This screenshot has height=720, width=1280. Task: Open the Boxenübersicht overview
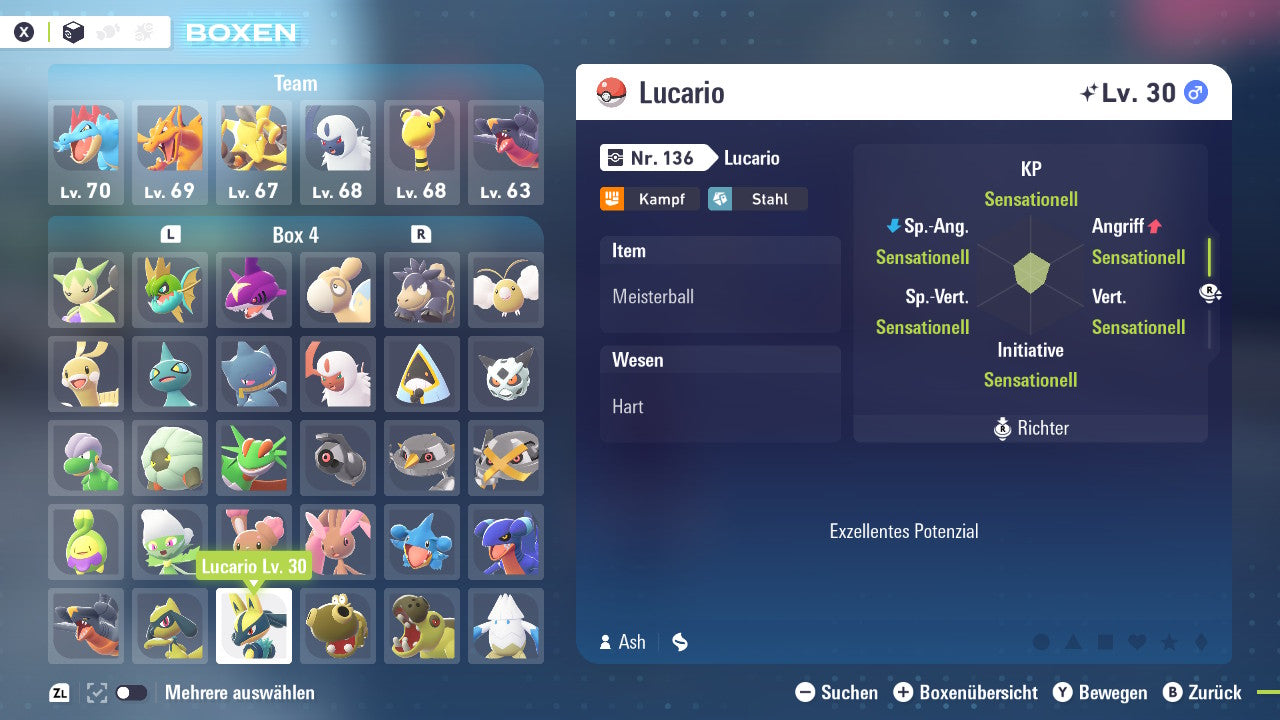tap(966, 692)
